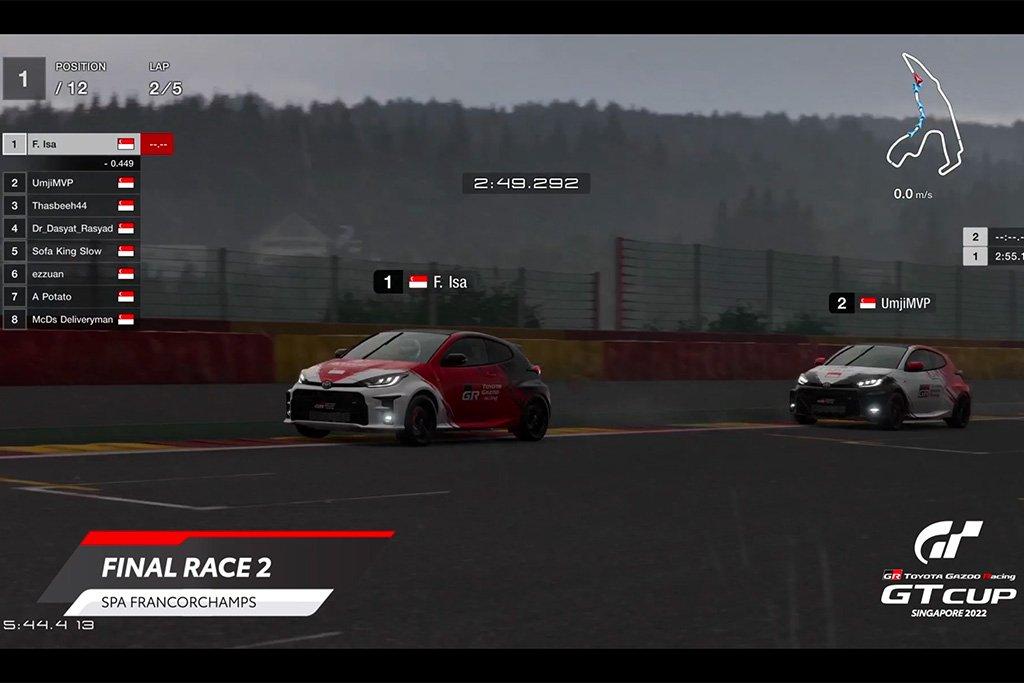Open the Spa track minimap
Image resolution: width=1024 pixels, height=683 pixels.
[924, 112]
